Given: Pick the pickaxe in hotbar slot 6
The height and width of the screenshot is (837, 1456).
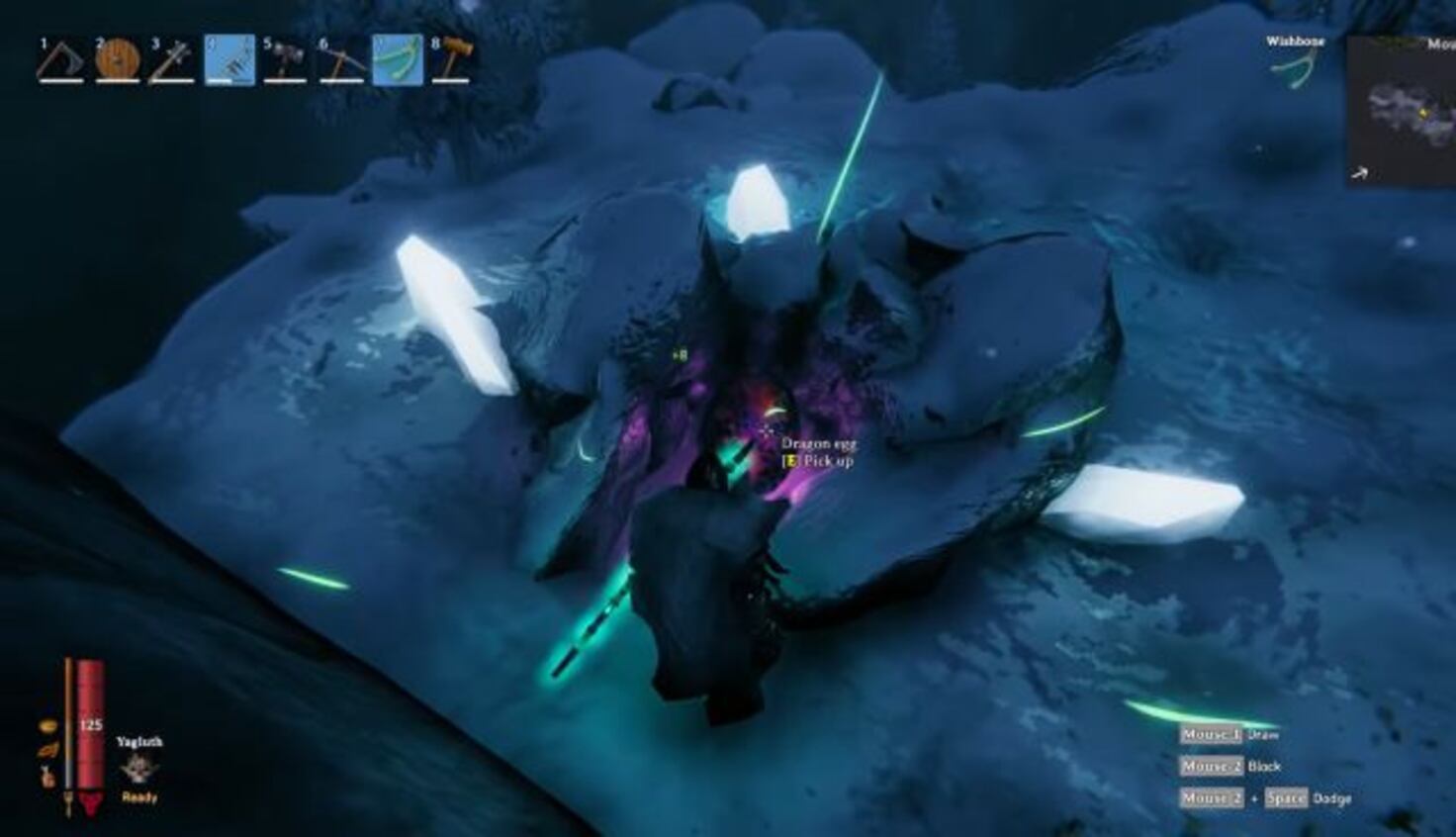Looking at the screenshot, I should [342, 59].
